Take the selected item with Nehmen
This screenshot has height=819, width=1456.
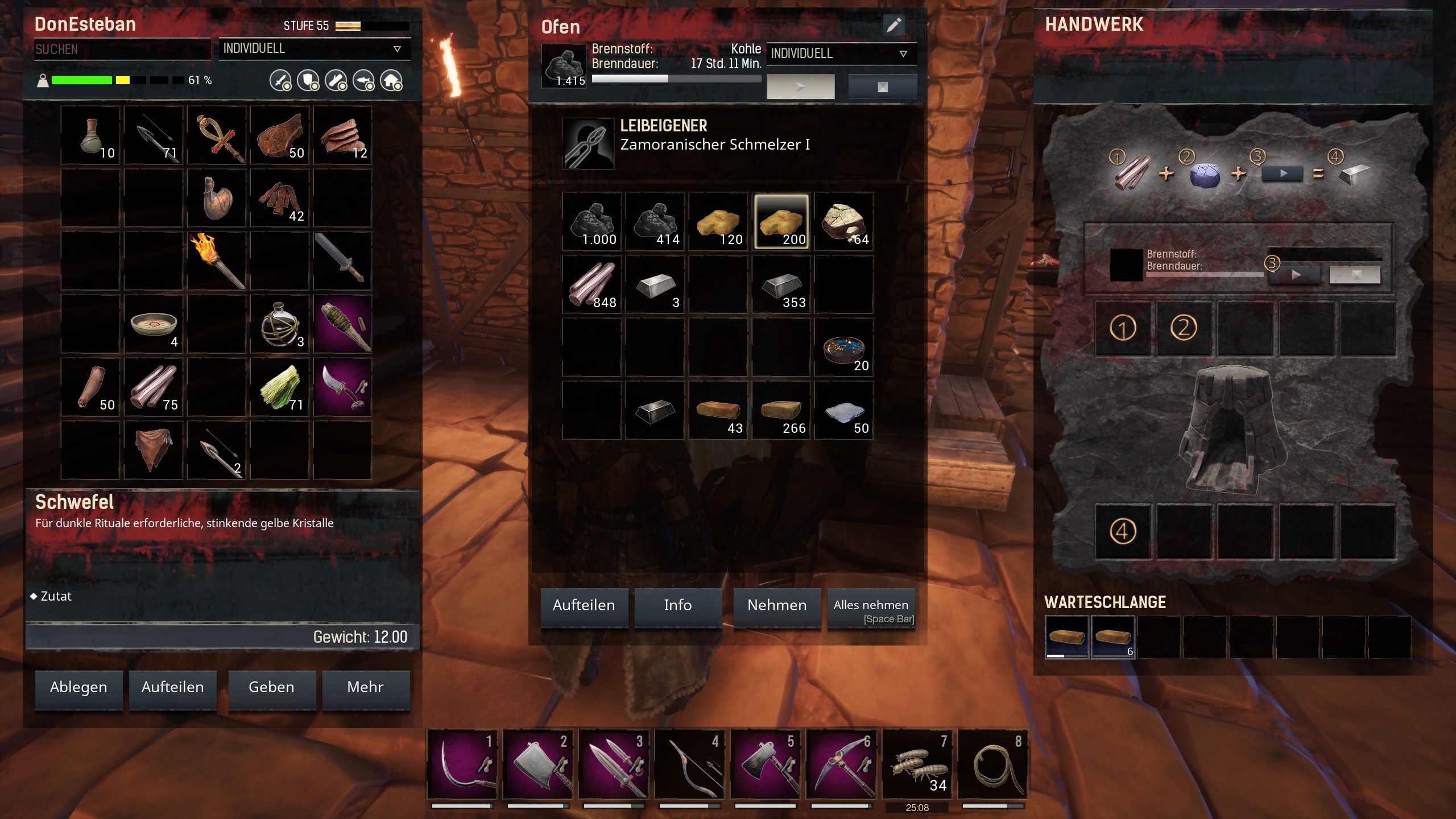point(776,606)
